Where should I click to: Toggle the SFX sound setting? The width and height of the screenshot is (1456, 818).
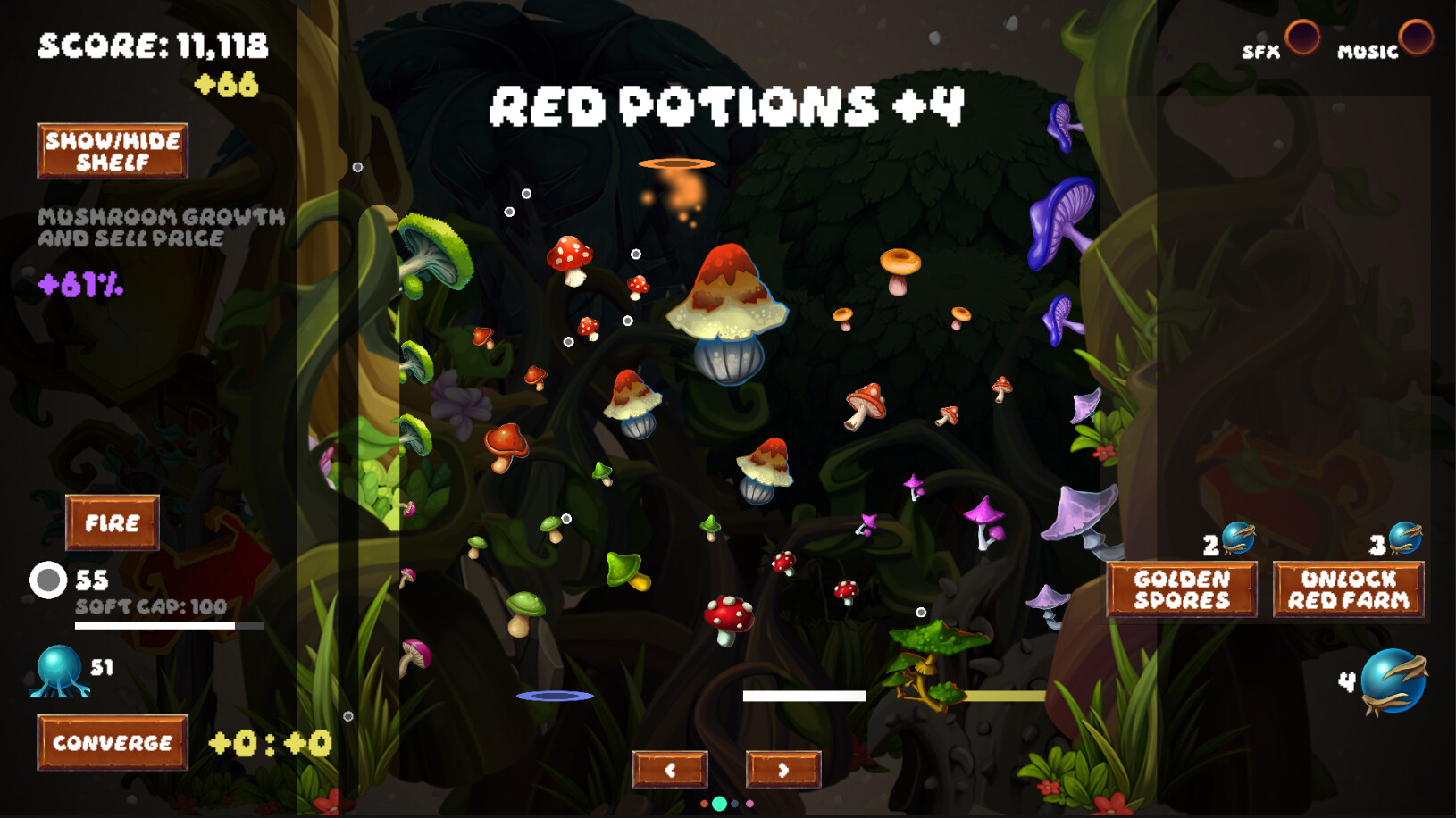click(1302, 37)
